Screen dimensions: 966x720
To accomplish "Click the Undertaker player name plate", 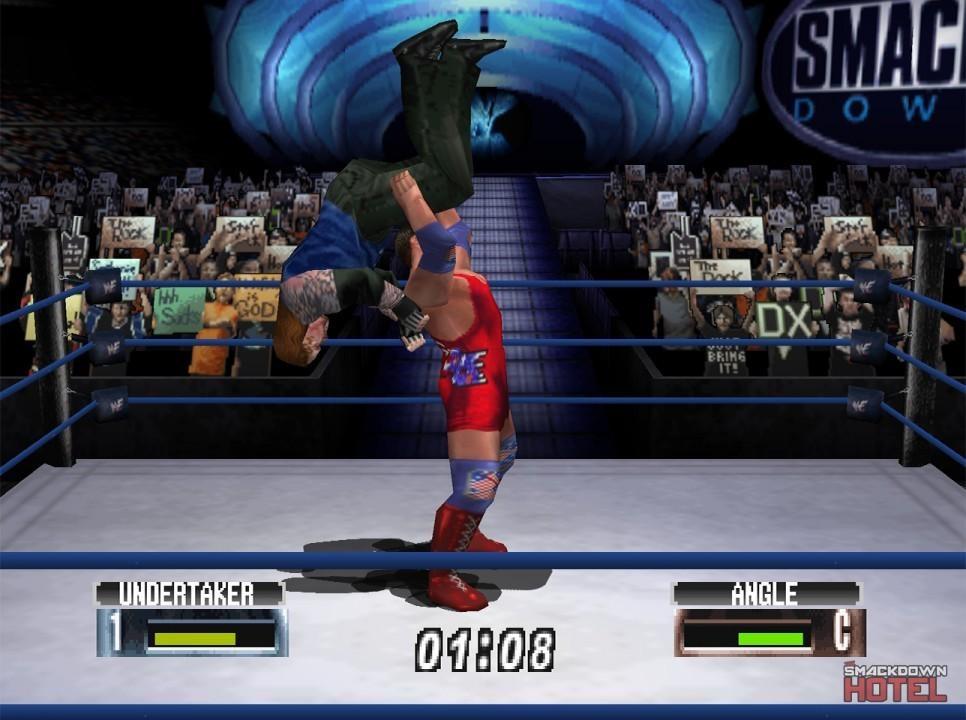I will point(189,593).
